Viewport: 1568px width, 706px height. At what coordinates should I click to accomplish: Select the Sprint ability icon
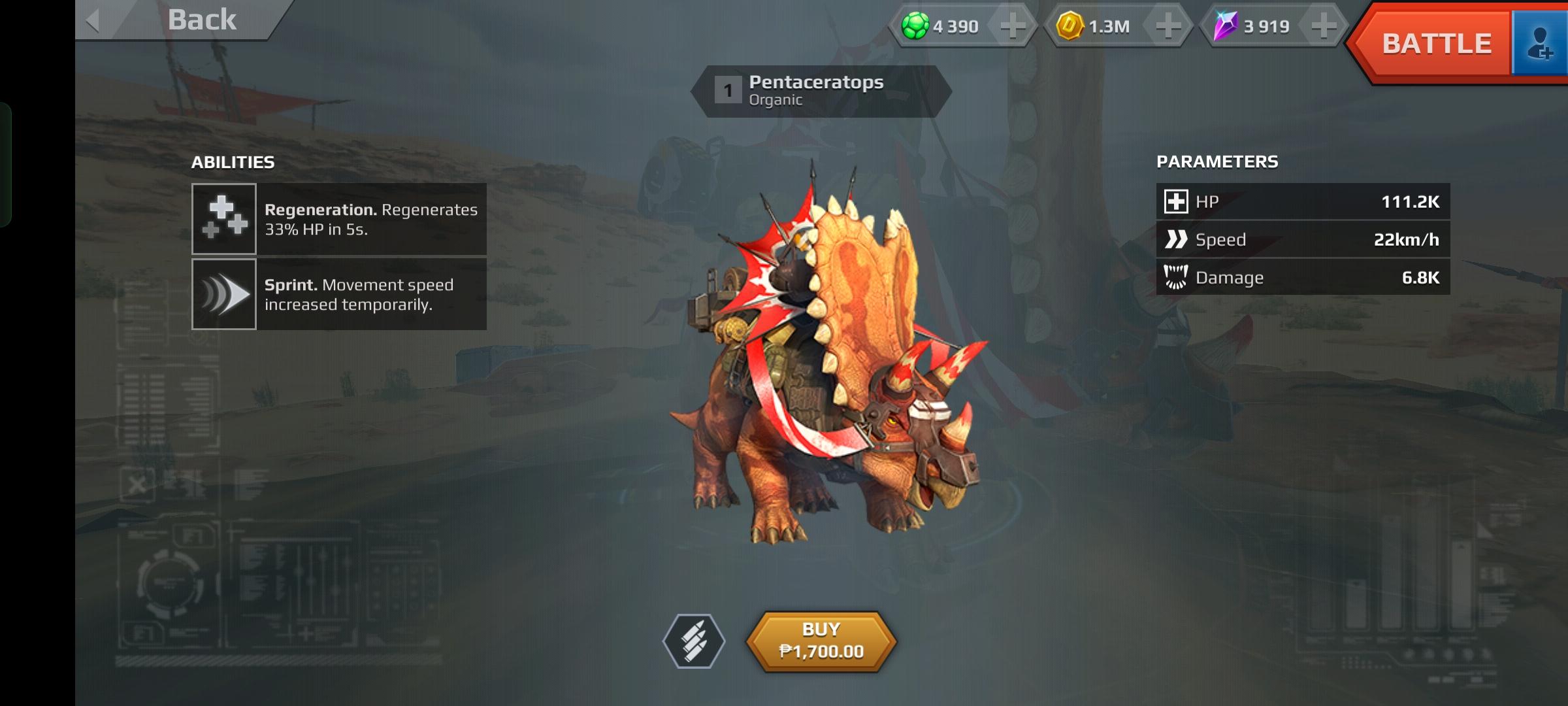[224, 294]
